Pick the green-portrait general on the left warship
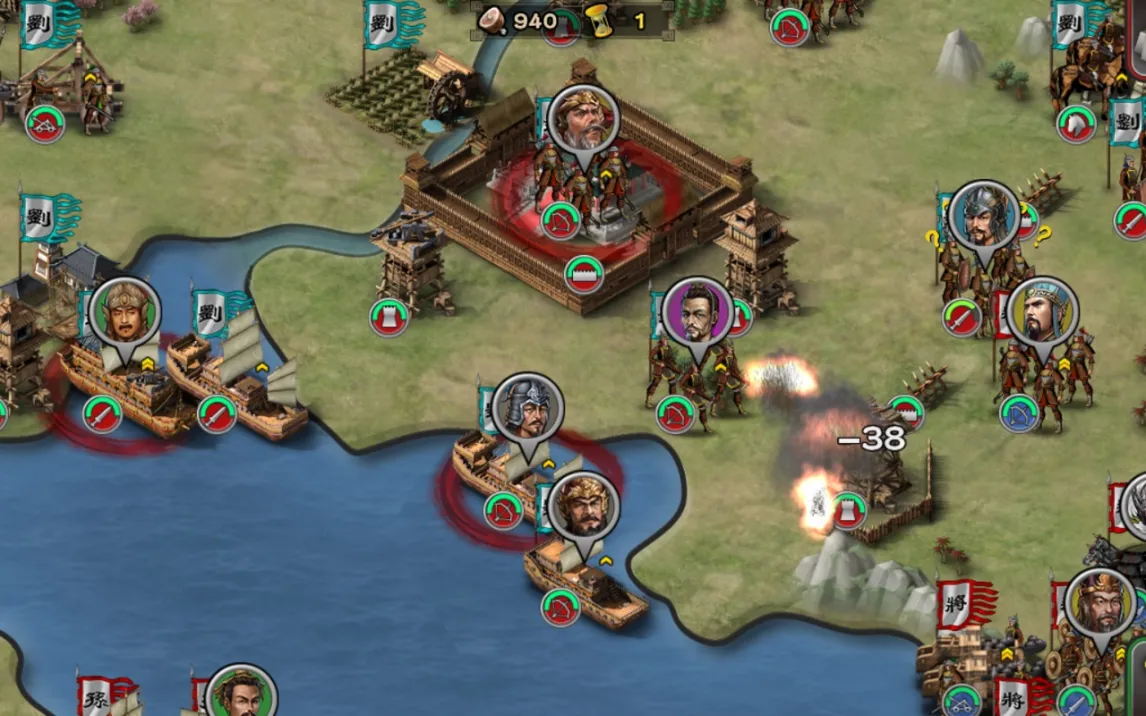This screenshot has height=716, width=1146. (x=125, y=310)
